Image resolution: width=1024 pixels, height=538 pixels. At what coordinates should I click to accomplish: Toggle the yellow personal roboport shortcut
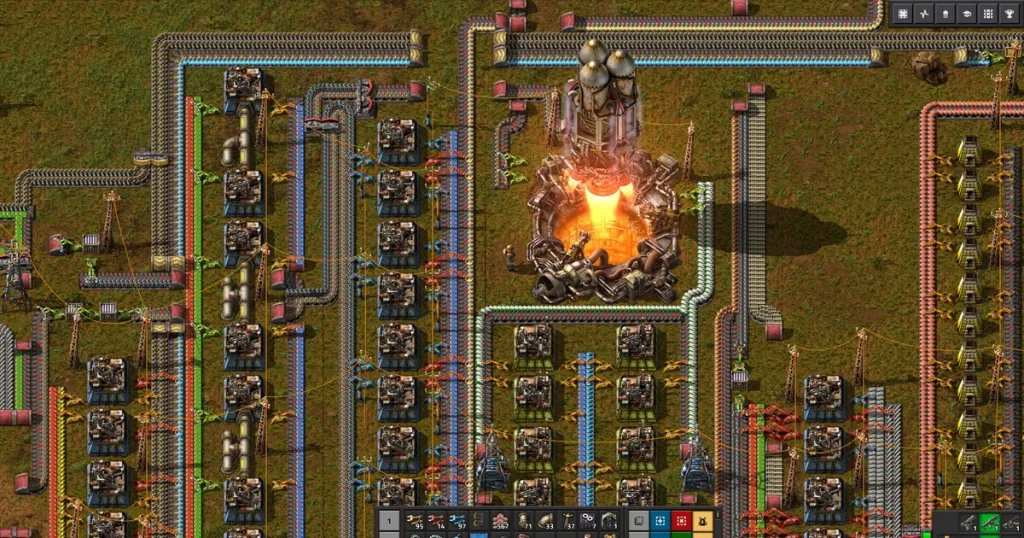(x=703, y=521)
